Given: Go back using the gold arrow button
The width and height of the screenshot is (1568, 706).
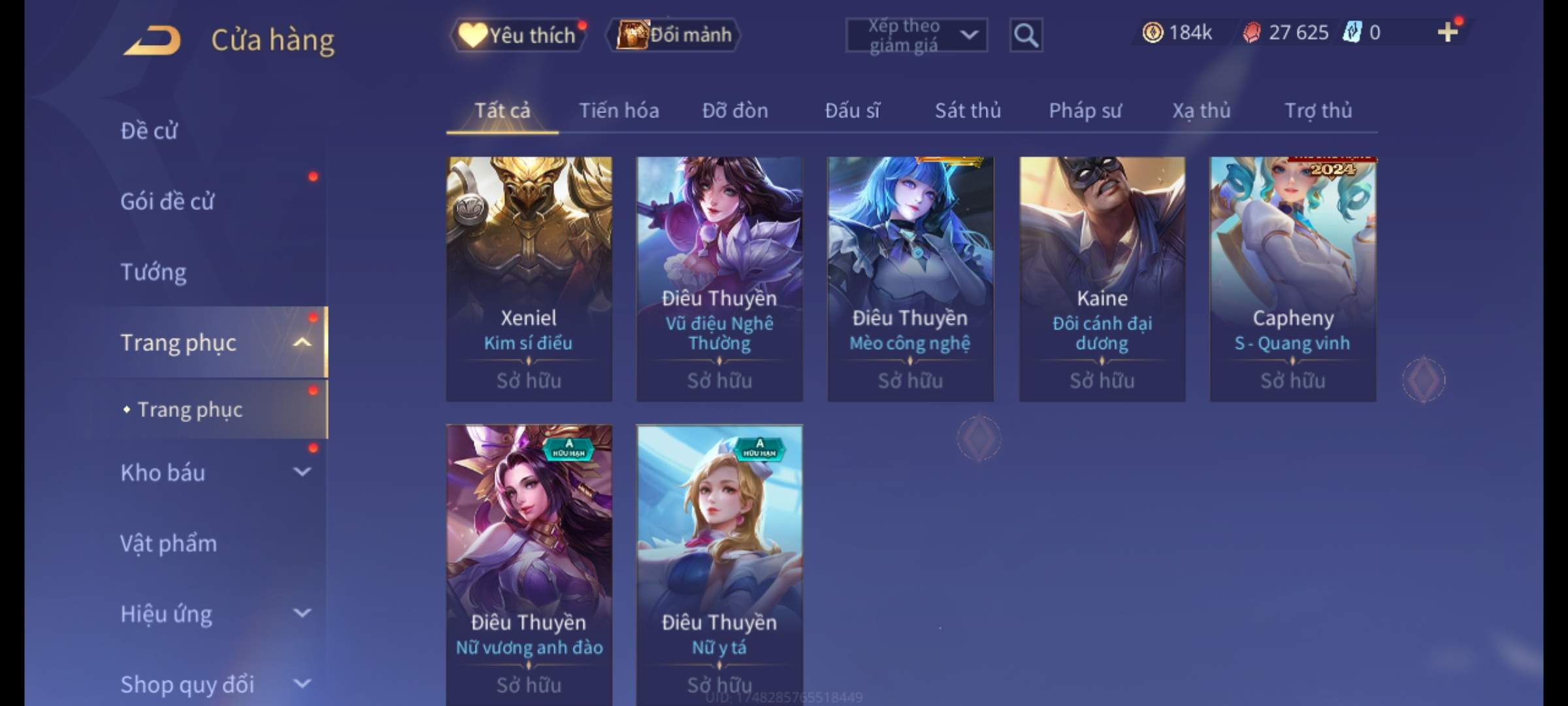Looking at the screenshot, I should pyautogui.click(x=152, y=41).
